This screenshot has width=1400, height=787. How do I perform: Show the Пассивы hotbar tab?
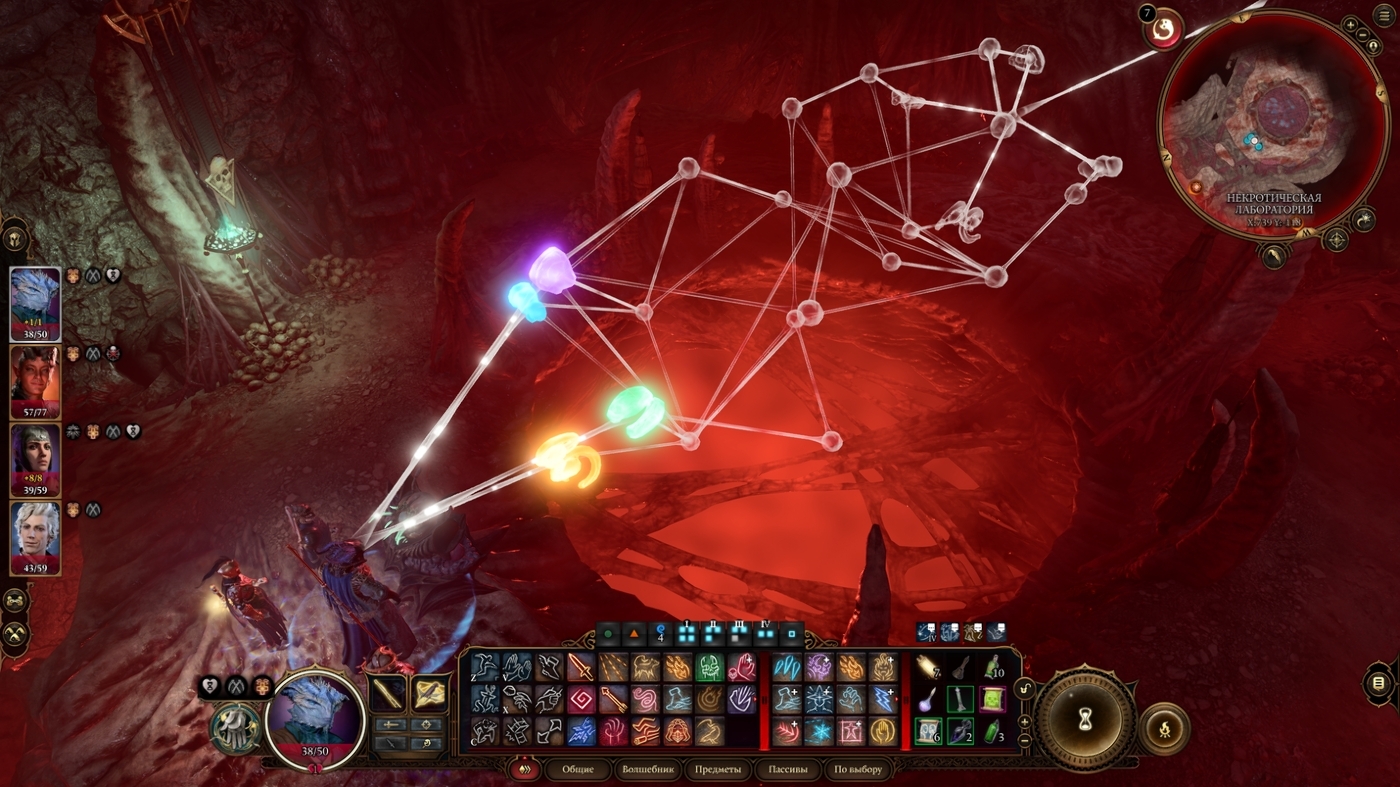click(x=786, y=770)
